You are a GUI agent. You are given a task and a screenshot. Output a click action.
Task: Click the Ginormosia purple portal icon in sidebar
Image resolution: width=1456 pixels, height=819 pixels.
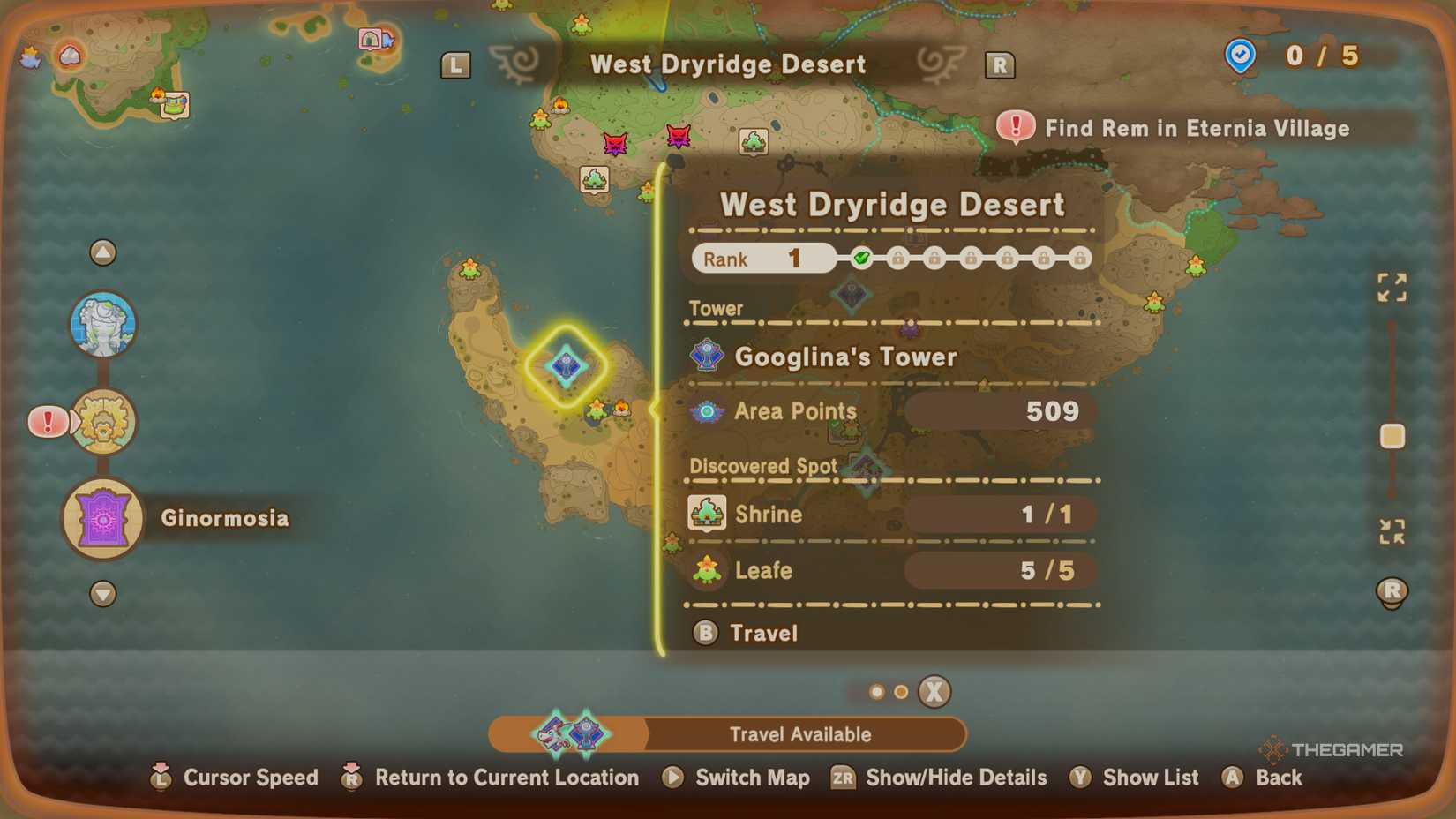click(102, 519)
